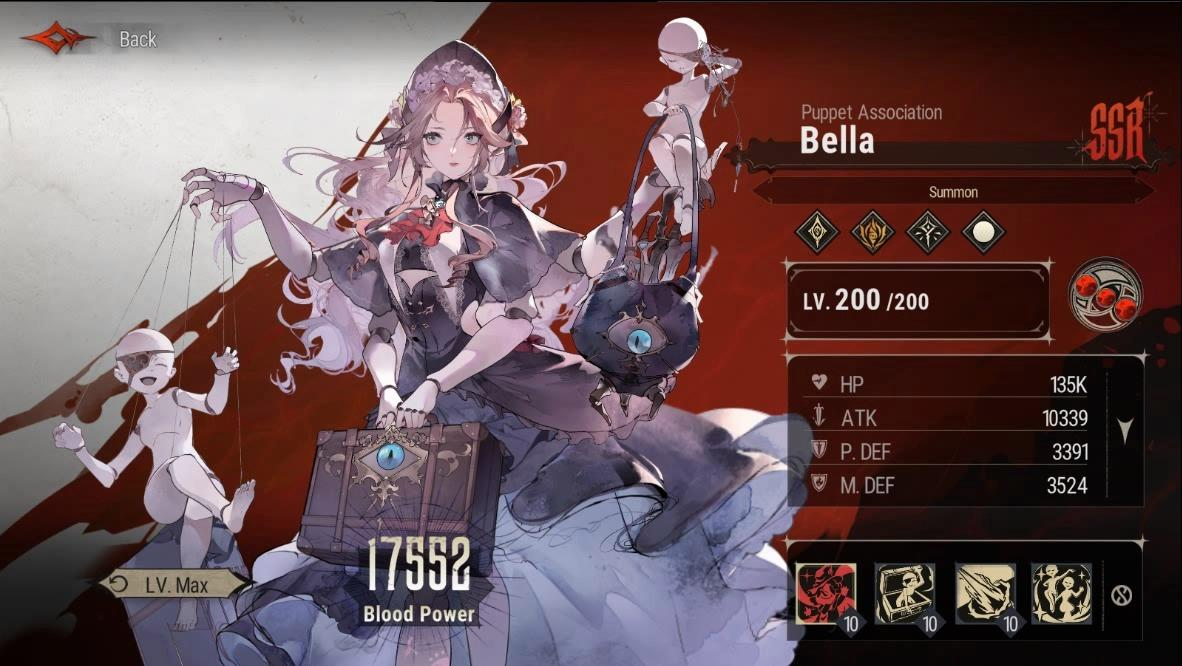Select the golden flame diamond icon
The image size is (1182, 666).
coord(871,233)
